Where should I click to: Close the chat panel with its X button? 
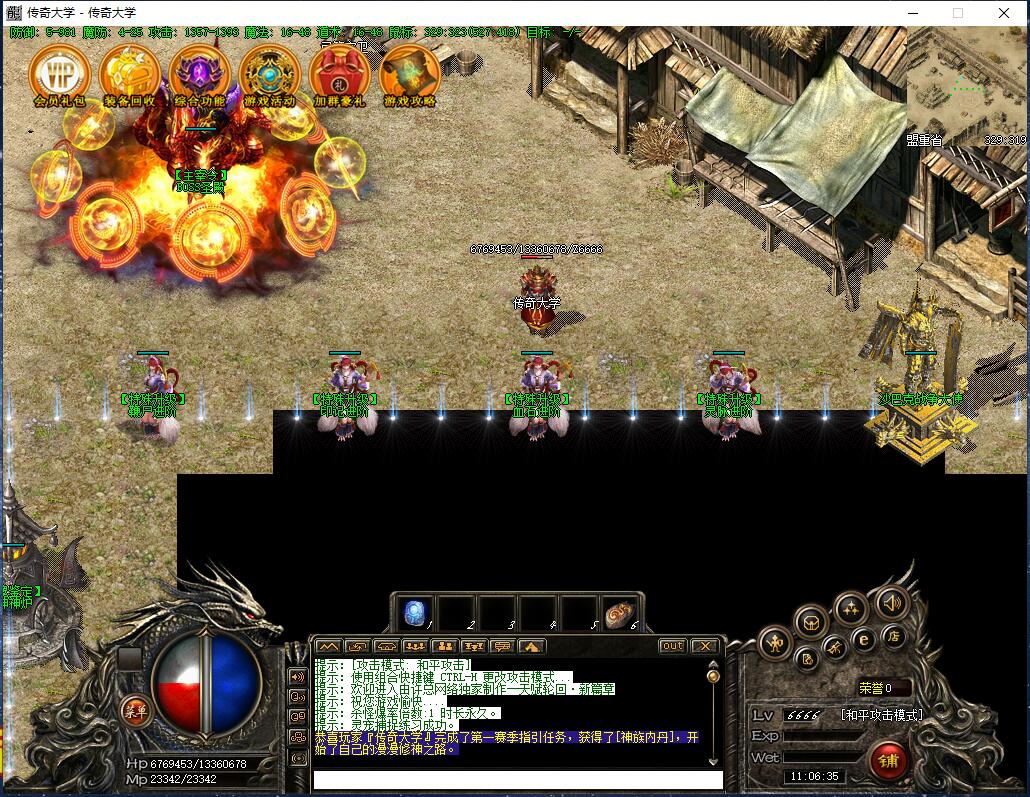[704, 646]
